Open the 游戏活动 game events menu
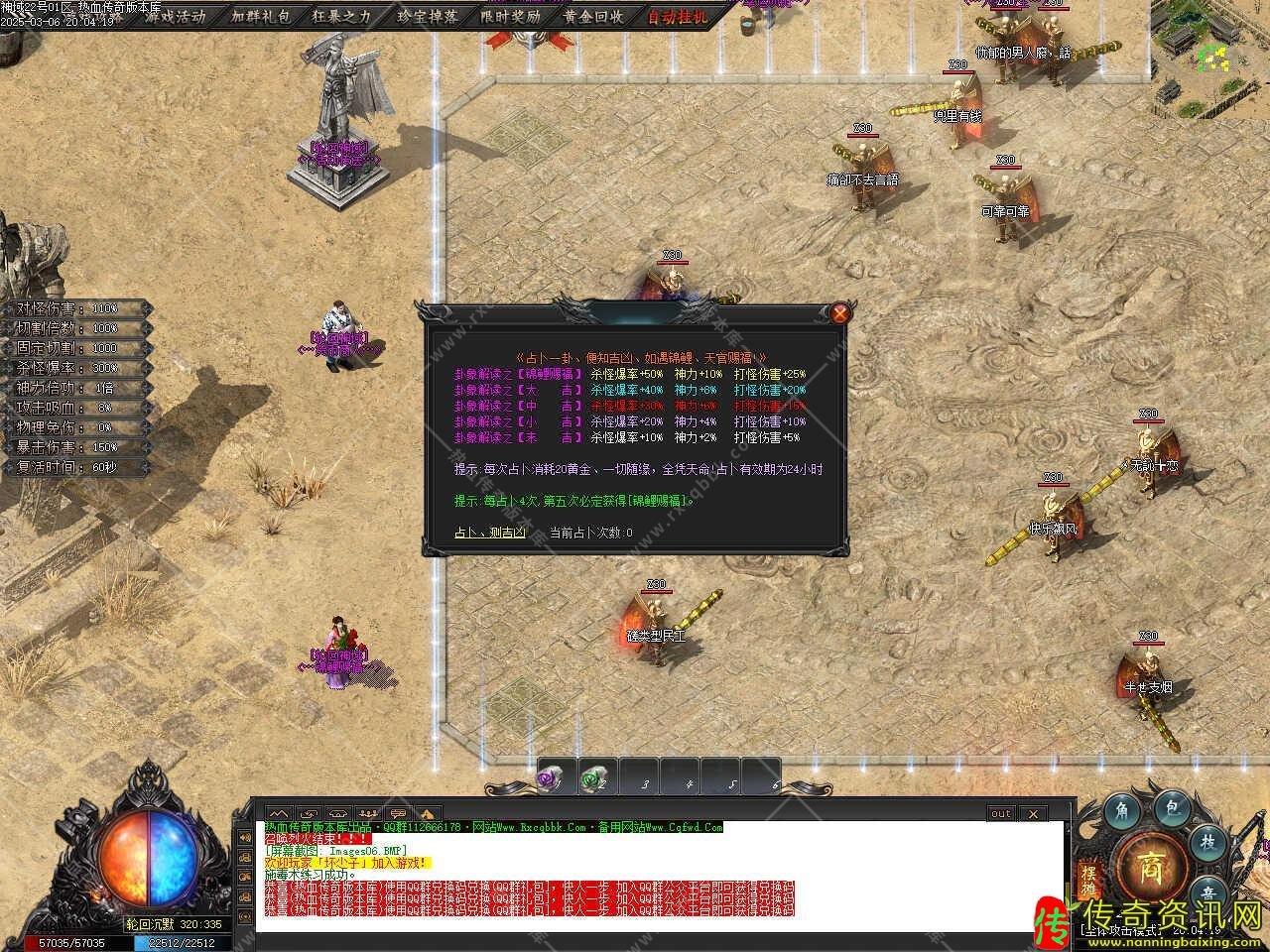The image size is (1270, 952). point(176,16)
